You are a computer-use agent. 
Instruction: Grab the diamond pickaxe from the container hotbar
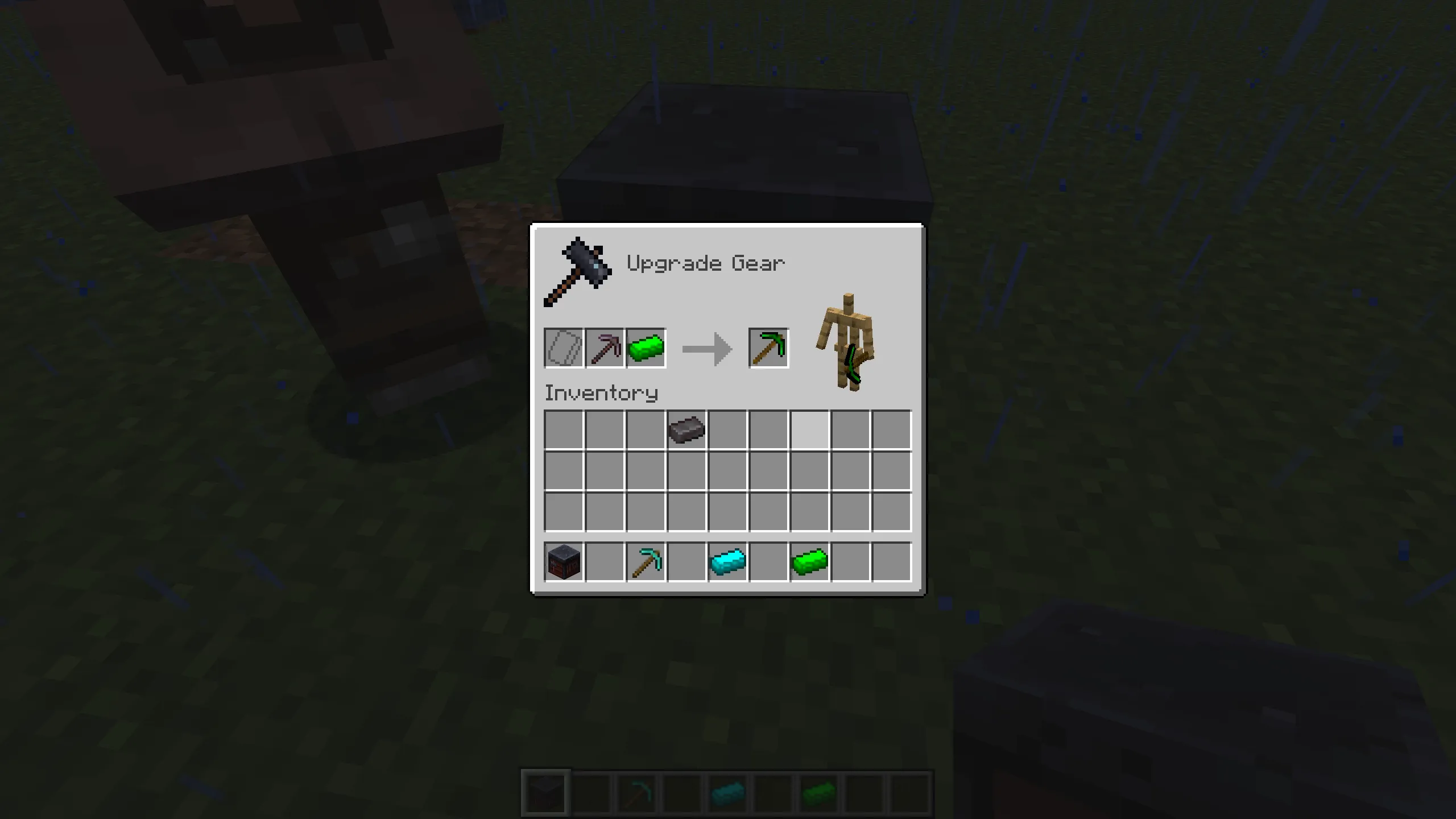point(646,562)
